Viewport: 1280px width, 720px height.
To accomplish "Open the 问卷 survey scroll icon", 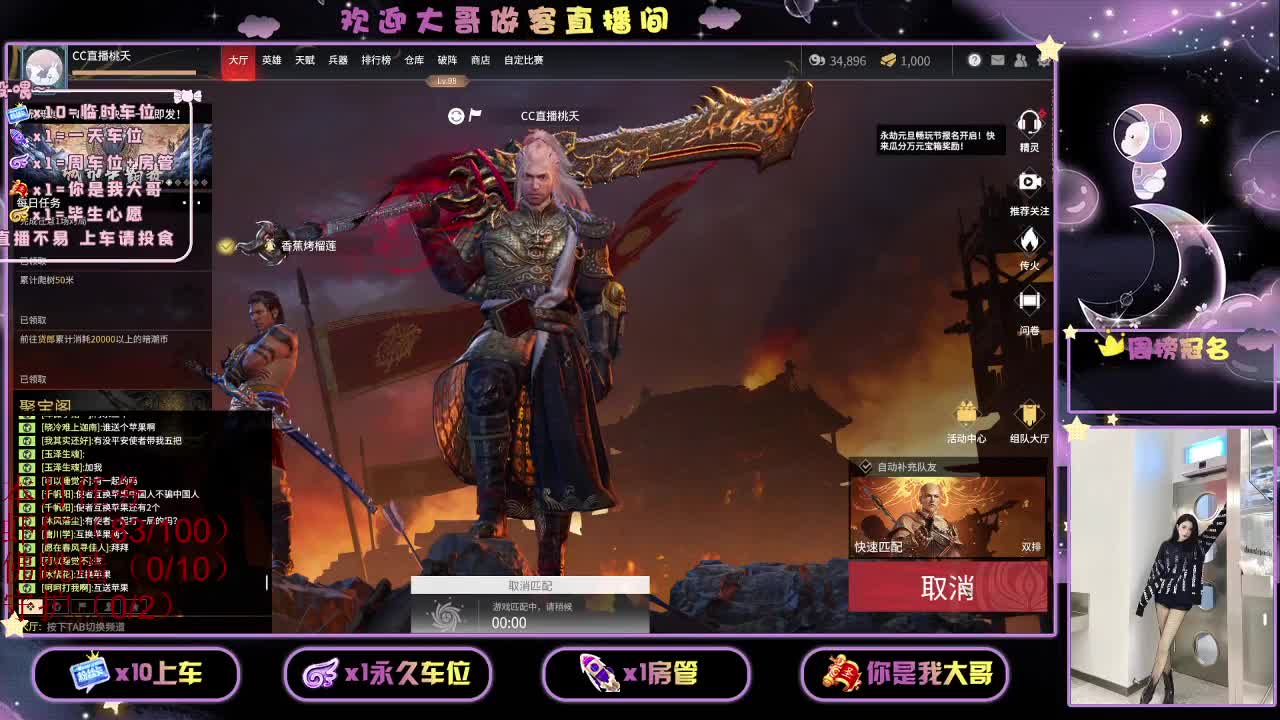I will click(x=1029, y=298).
